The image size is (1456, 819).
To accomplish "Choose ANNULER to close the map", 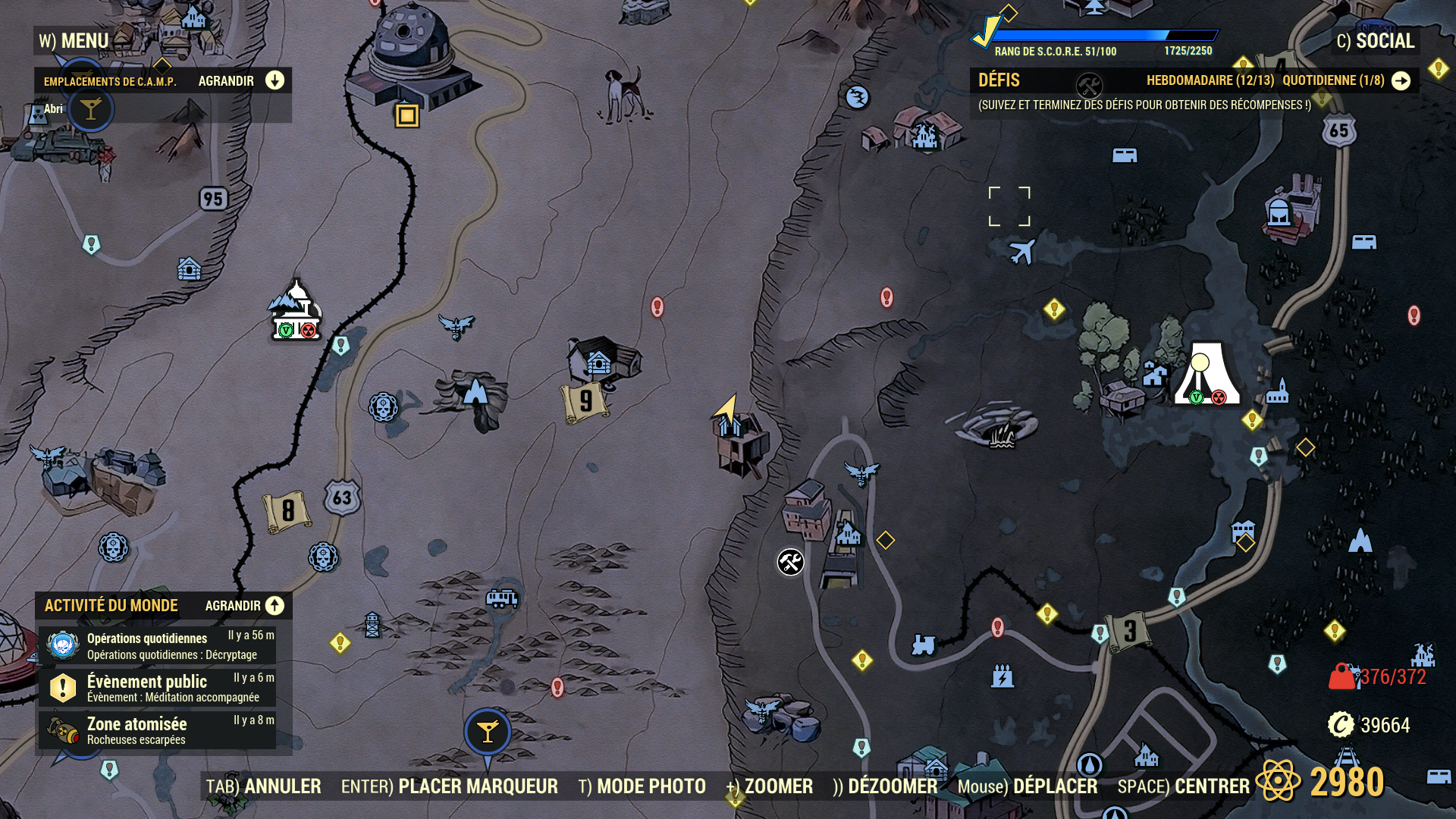I will (x=264, y=786).
